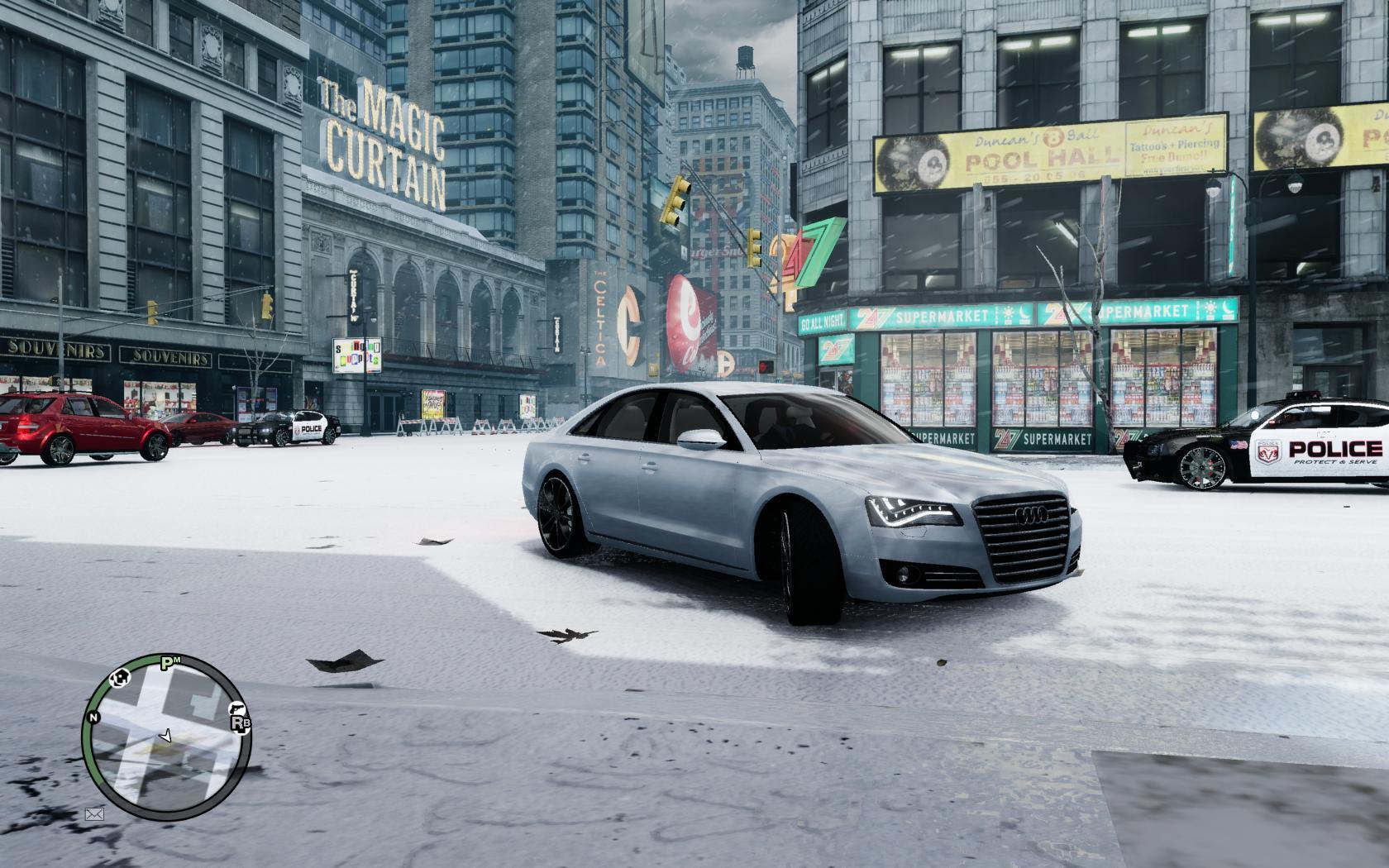Select the safehouse marker on the radar

point(122,679)
